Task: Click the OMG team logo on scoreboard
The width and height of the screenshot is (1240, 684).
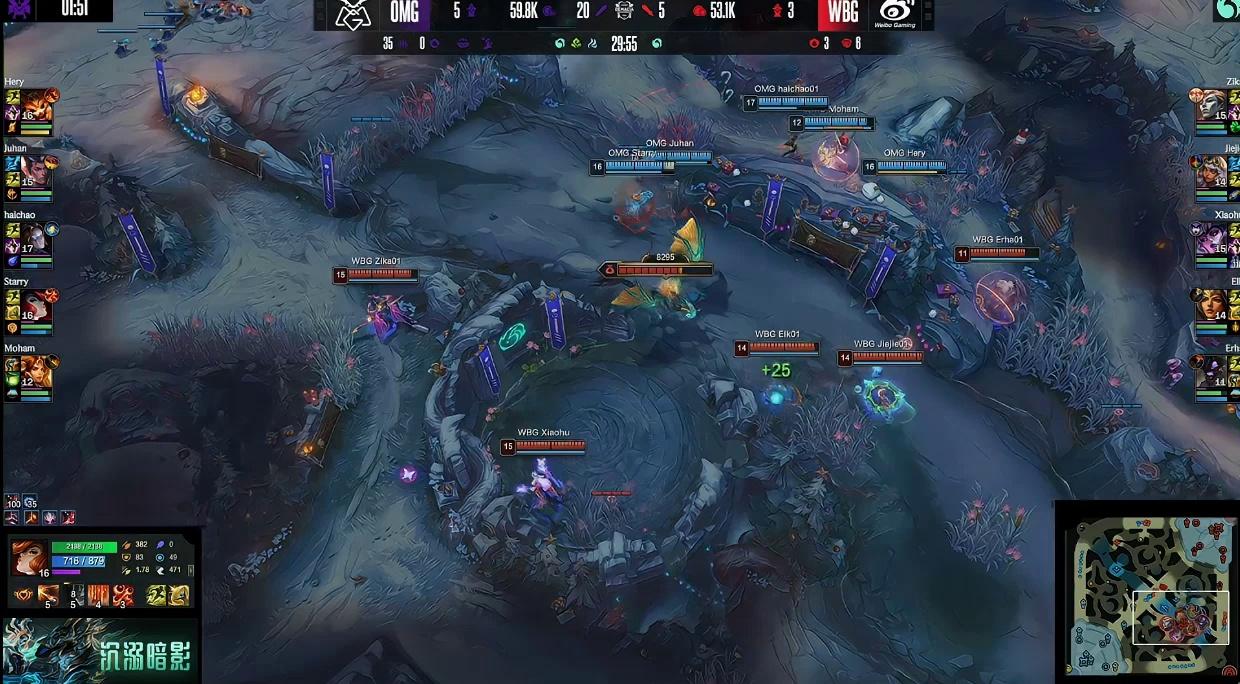Action: pos(350,13)
